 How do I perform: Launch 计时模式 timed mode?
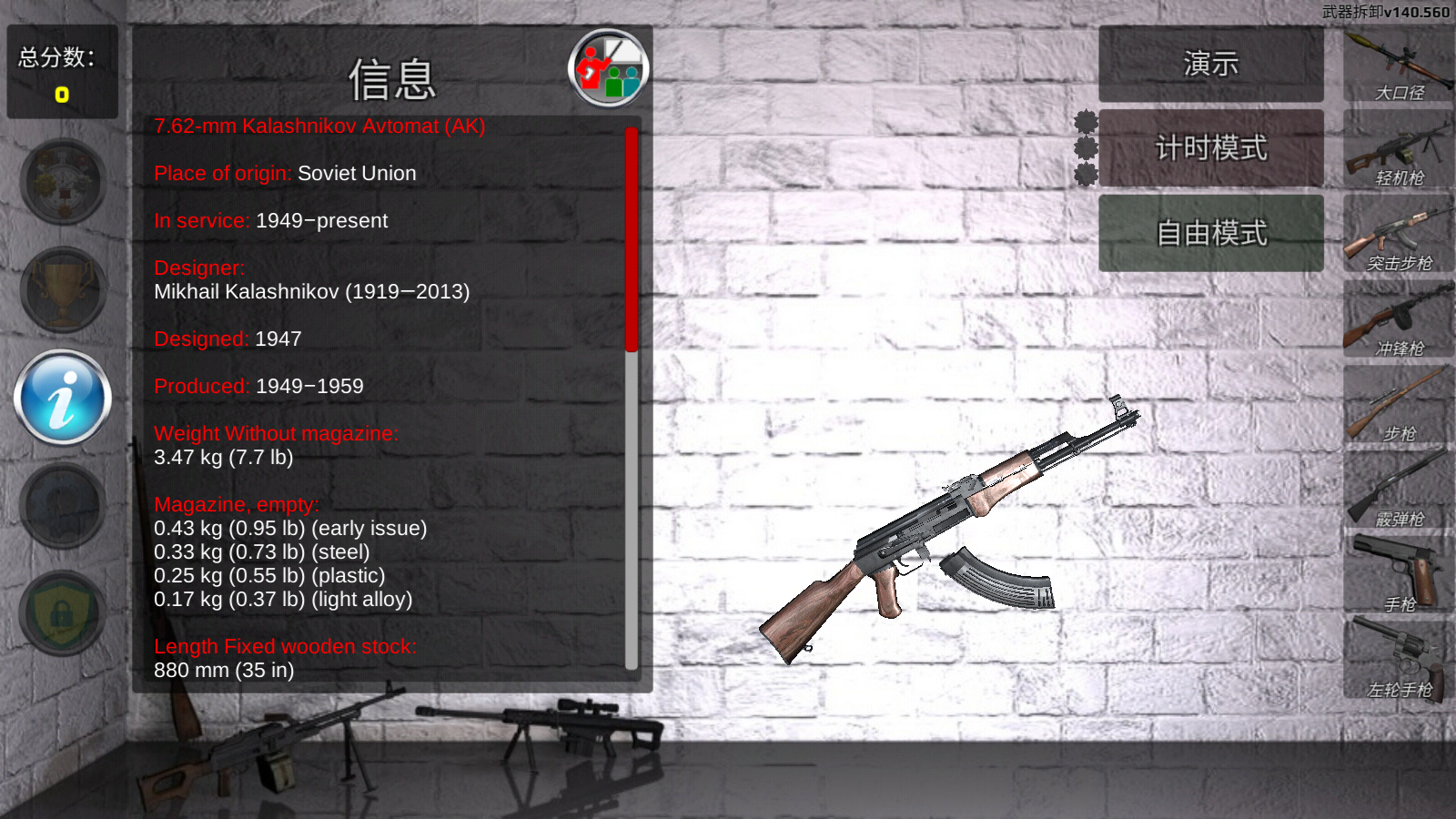(1210, 148)
